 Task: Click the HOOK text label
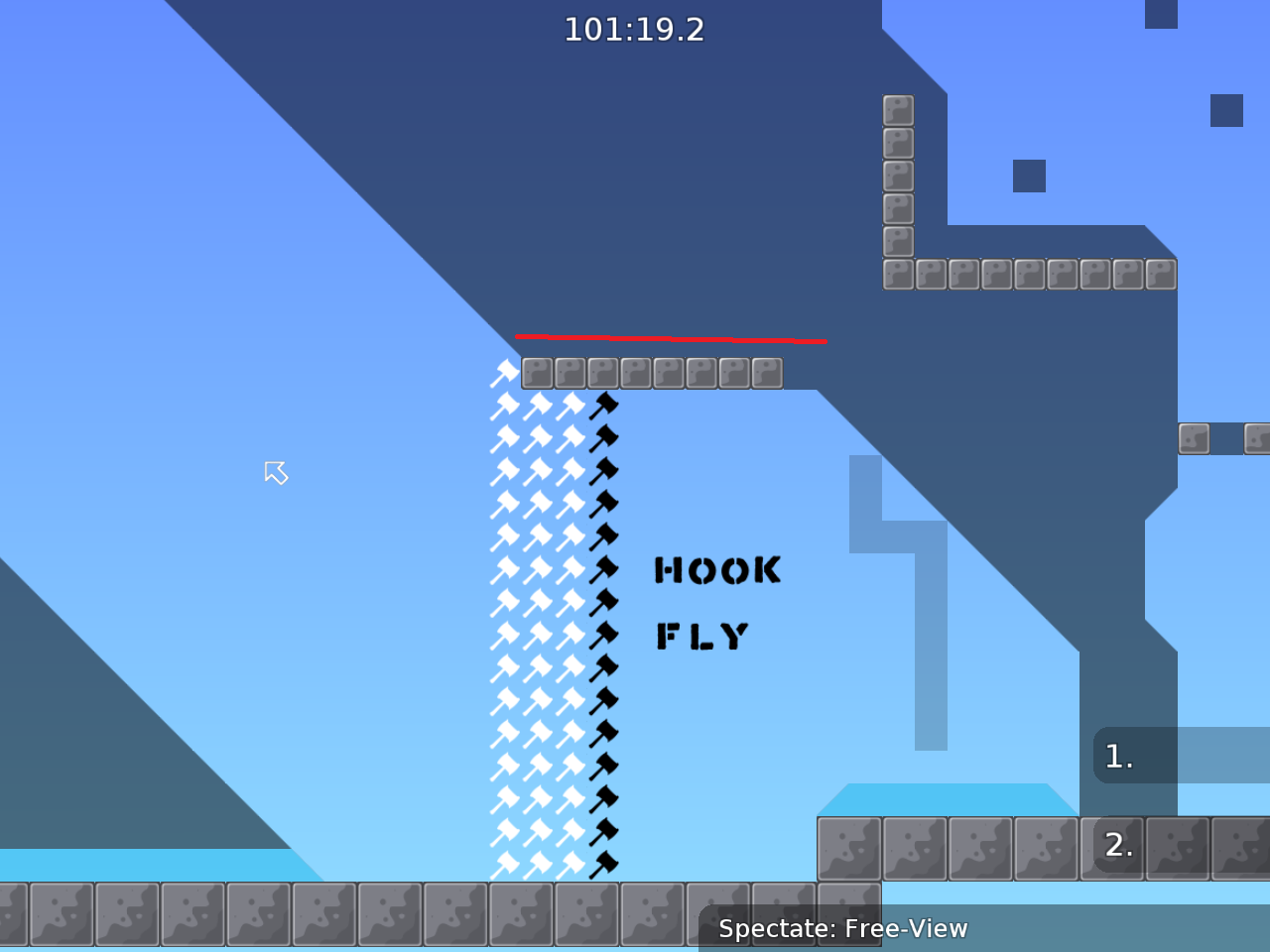tap(716, 570)
